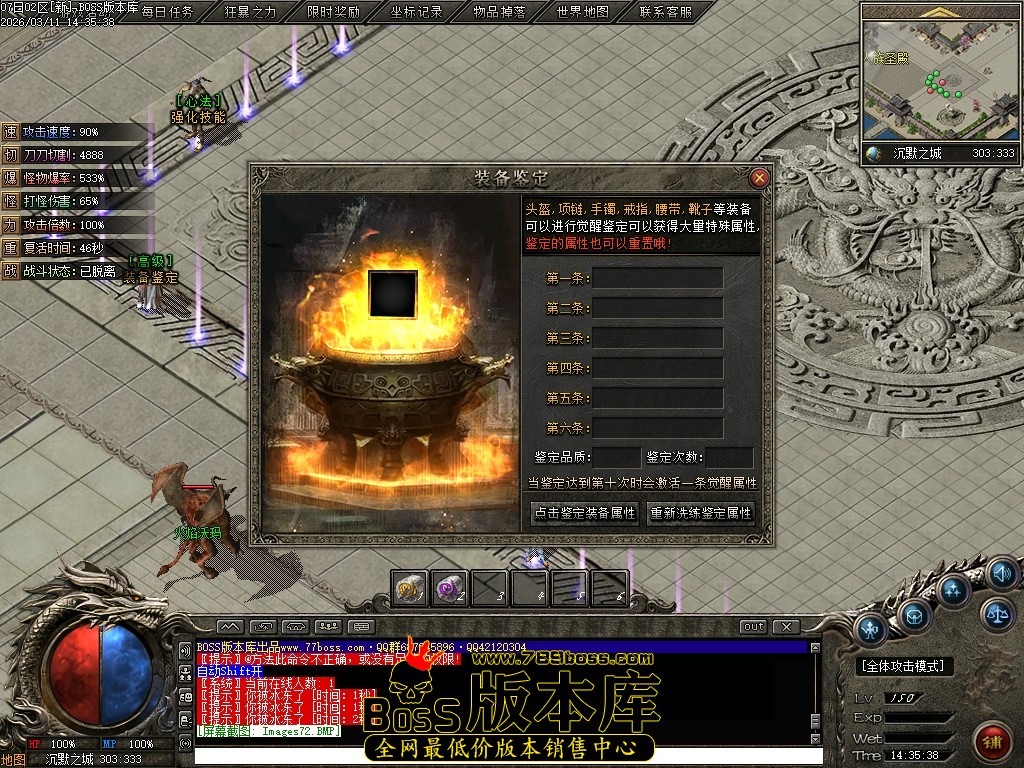Open the 狂暴之力 menu

(250, 12)
